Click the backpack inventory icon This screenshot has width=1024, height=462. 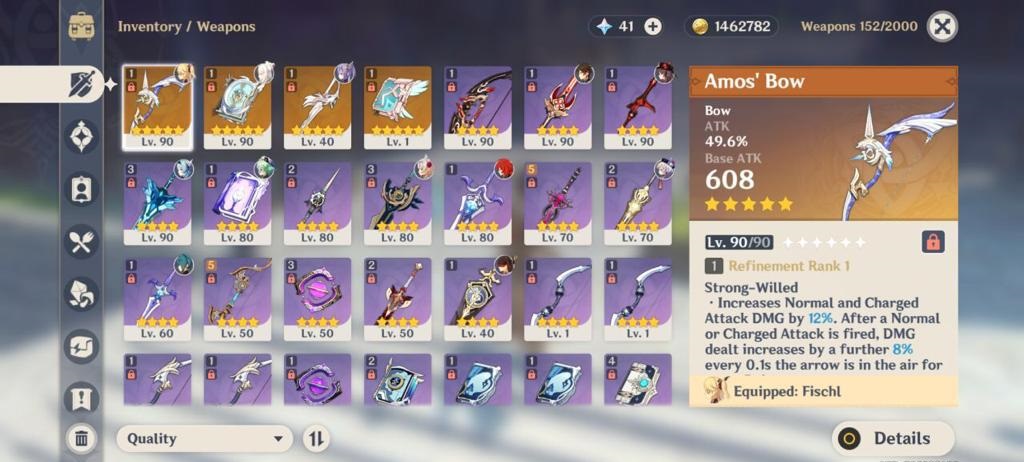point(81,26)
